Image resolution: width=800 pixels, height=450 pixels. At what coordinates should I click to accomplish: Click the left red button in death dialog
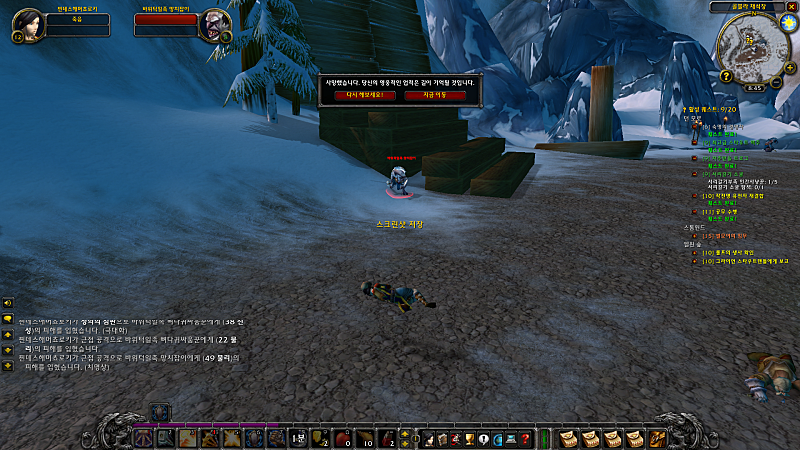(359, 96)
